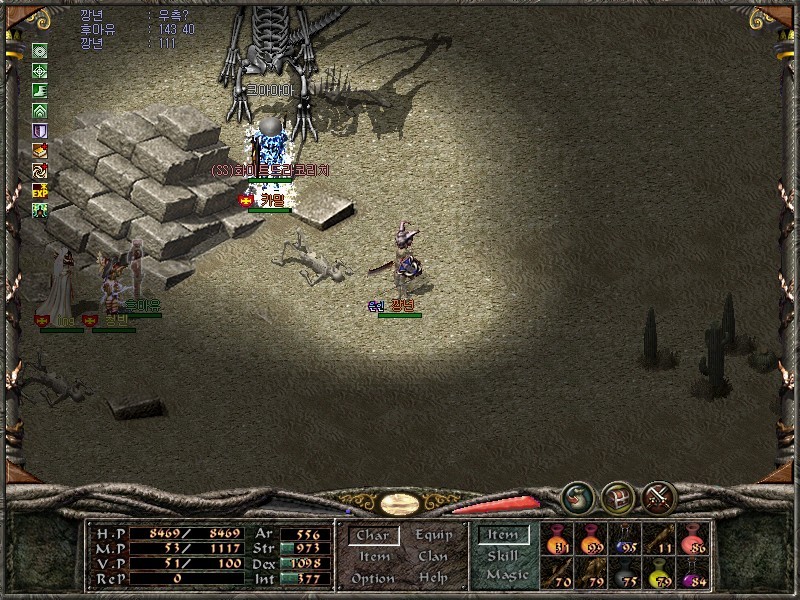Open the Equip menu
The image size is (800, 600).
pyautogui.click(x=433, y=536)
